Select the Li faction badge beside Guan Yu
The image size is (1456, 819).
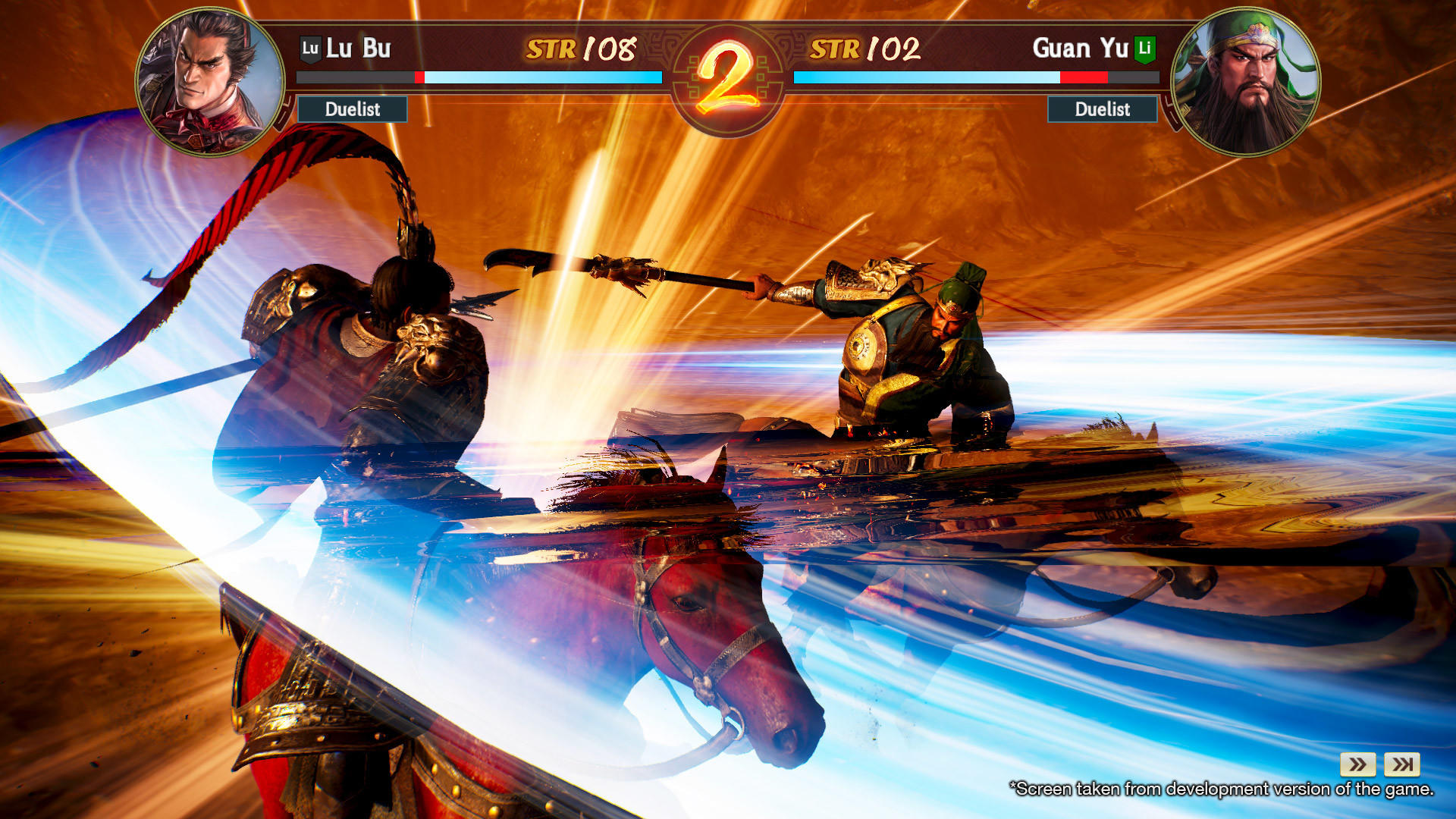point(1144,49)
